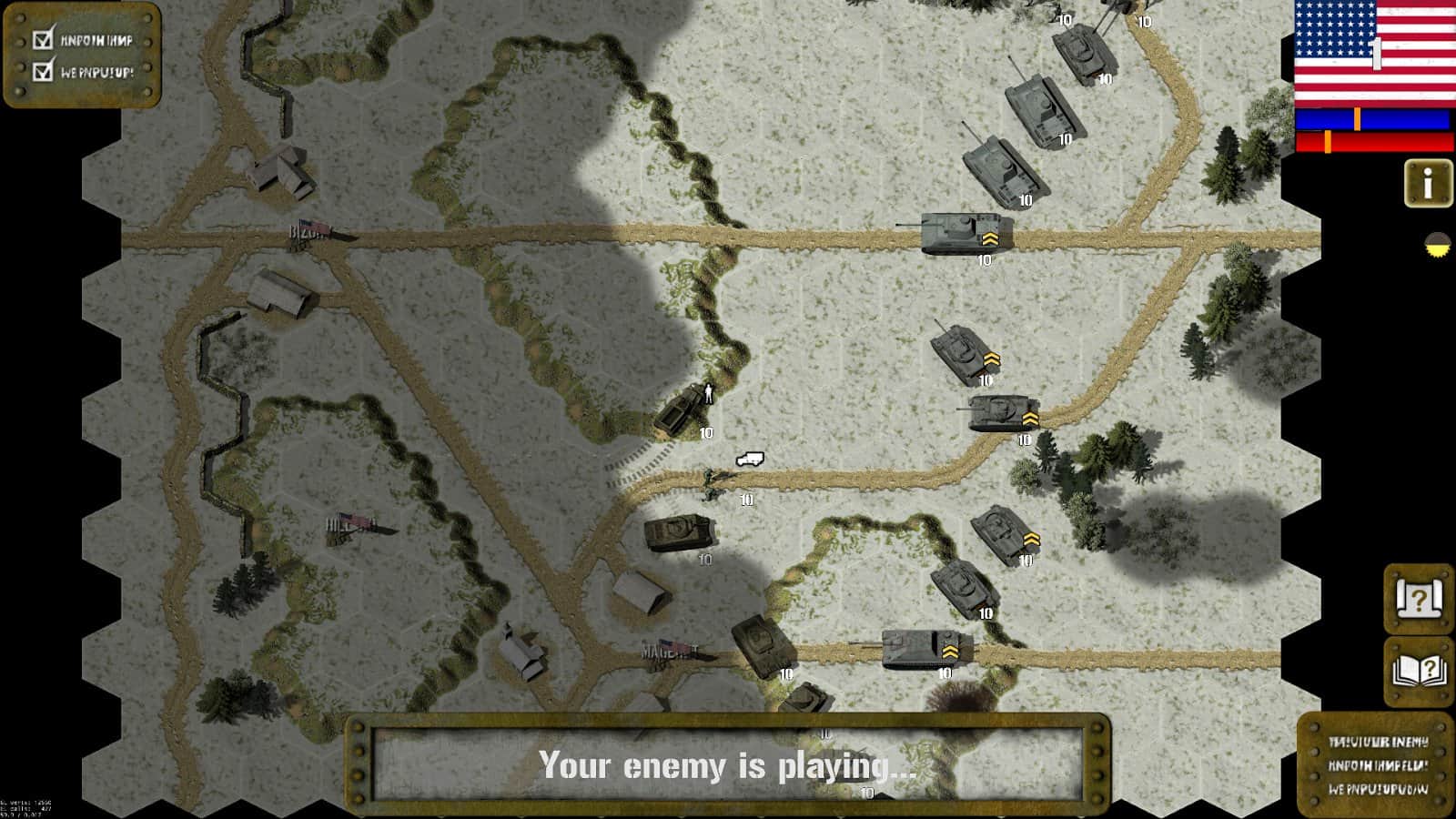This screenshot has height=819, width=1456.
Task: Click the infantry soldier marker near the dug-in tank
Action: pos(709,391)
